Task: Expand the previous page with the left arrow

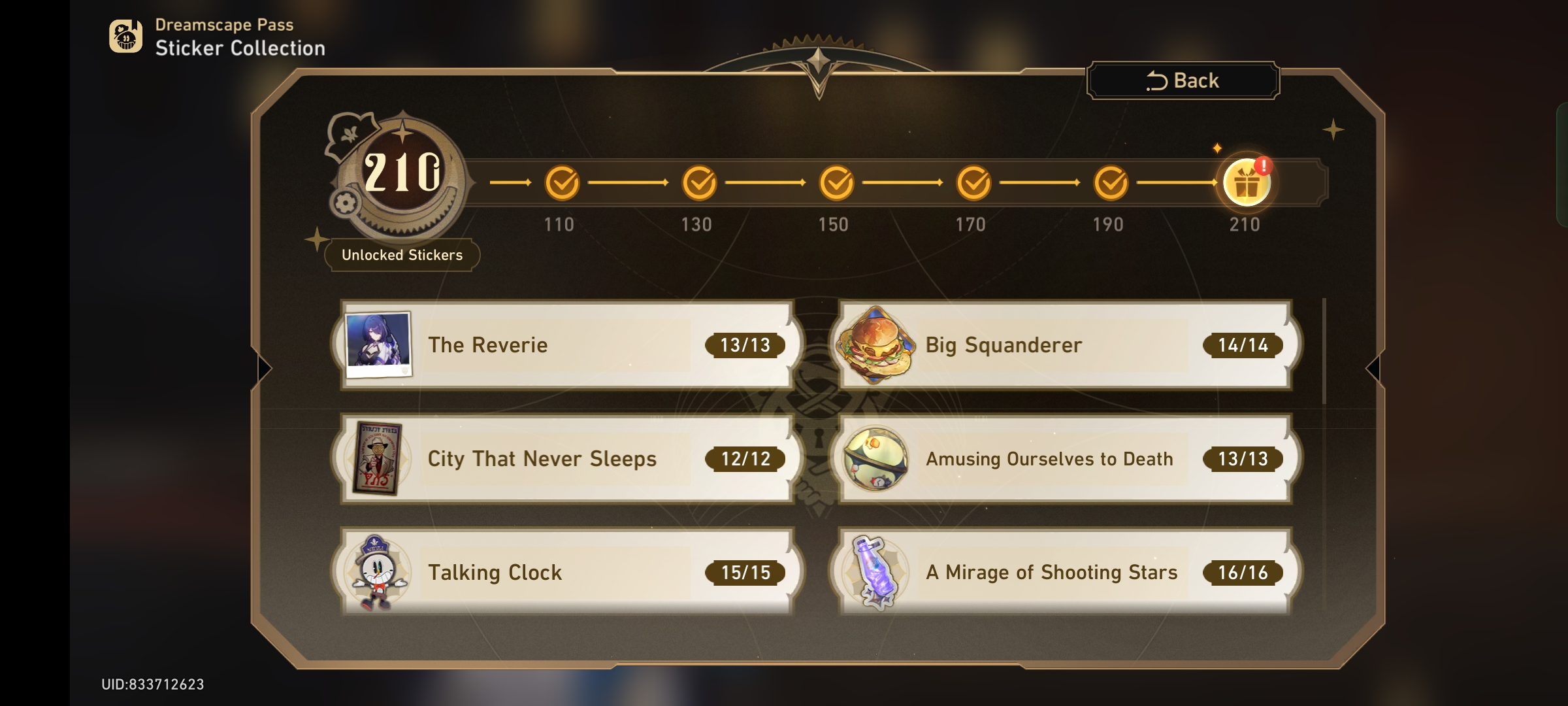Action: point(264,368)
